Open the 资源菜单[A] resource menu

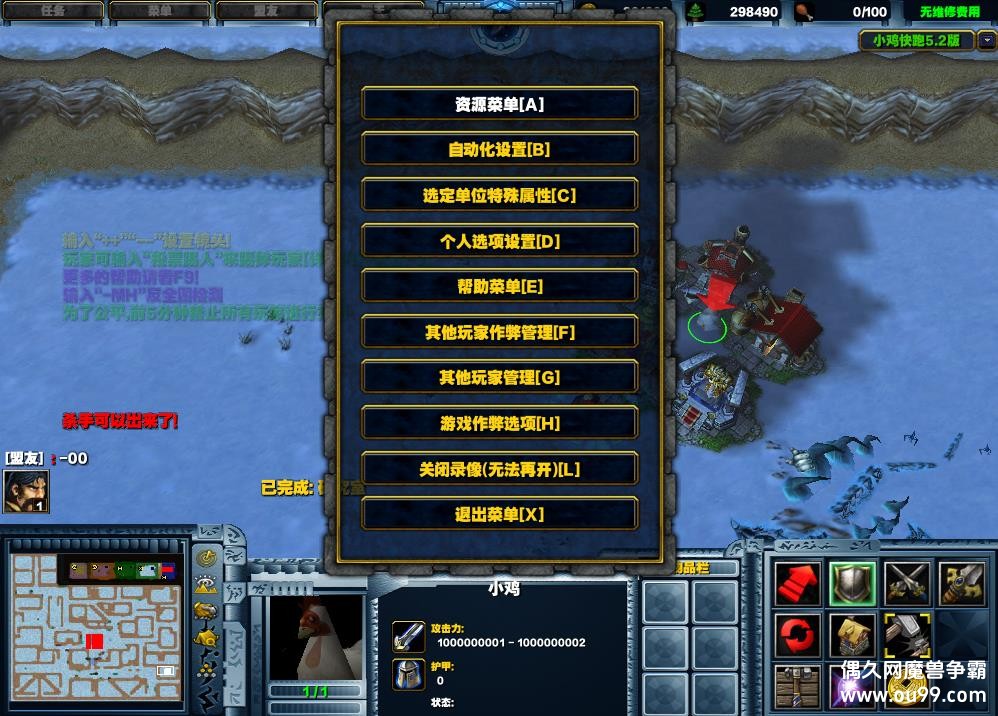click(499, 104)
